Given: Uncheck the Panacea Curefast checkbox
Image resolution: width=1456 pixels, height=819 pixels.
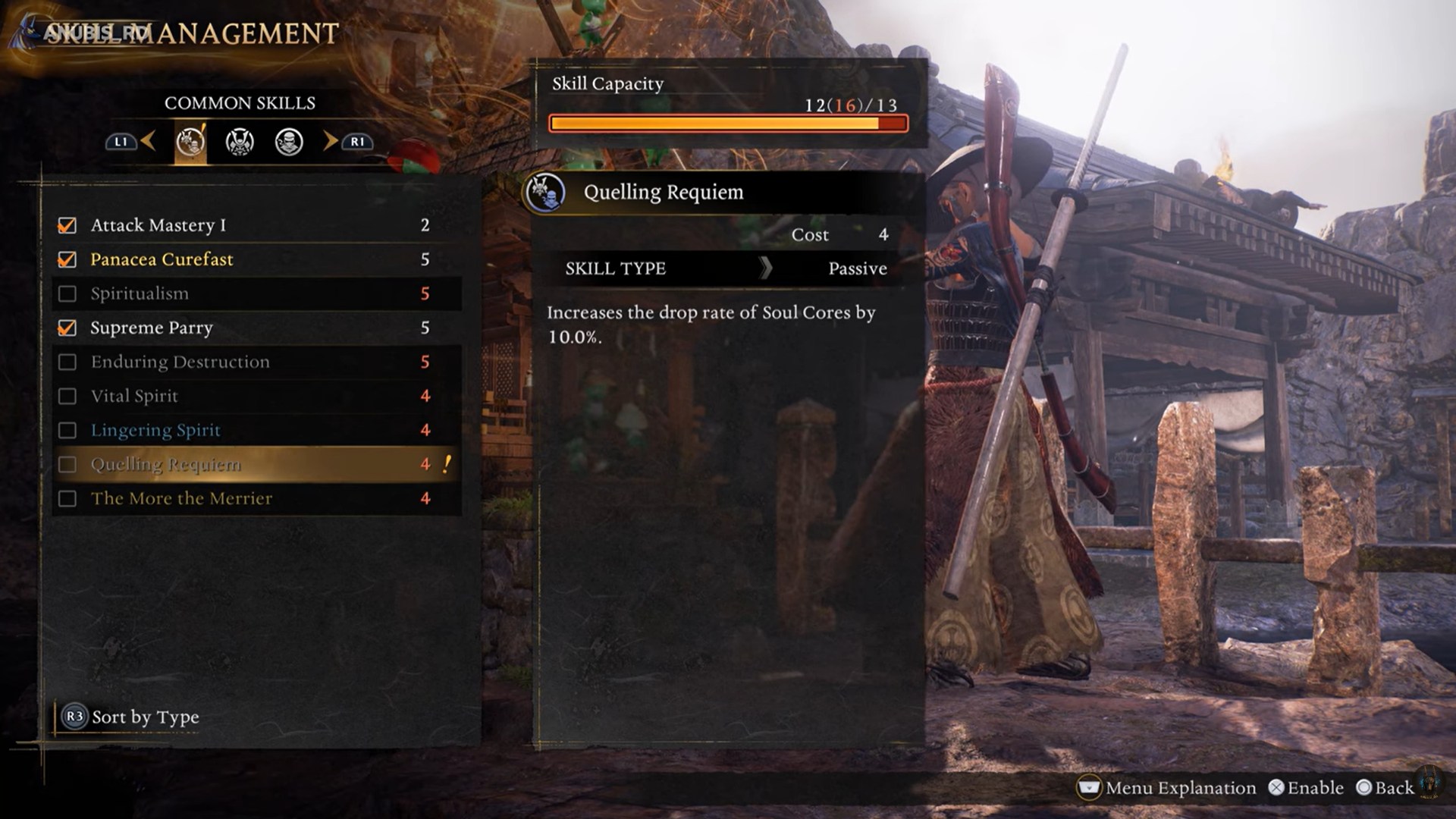Looking at the screenshot, I should pyautogui.click(x=67, y=260).
